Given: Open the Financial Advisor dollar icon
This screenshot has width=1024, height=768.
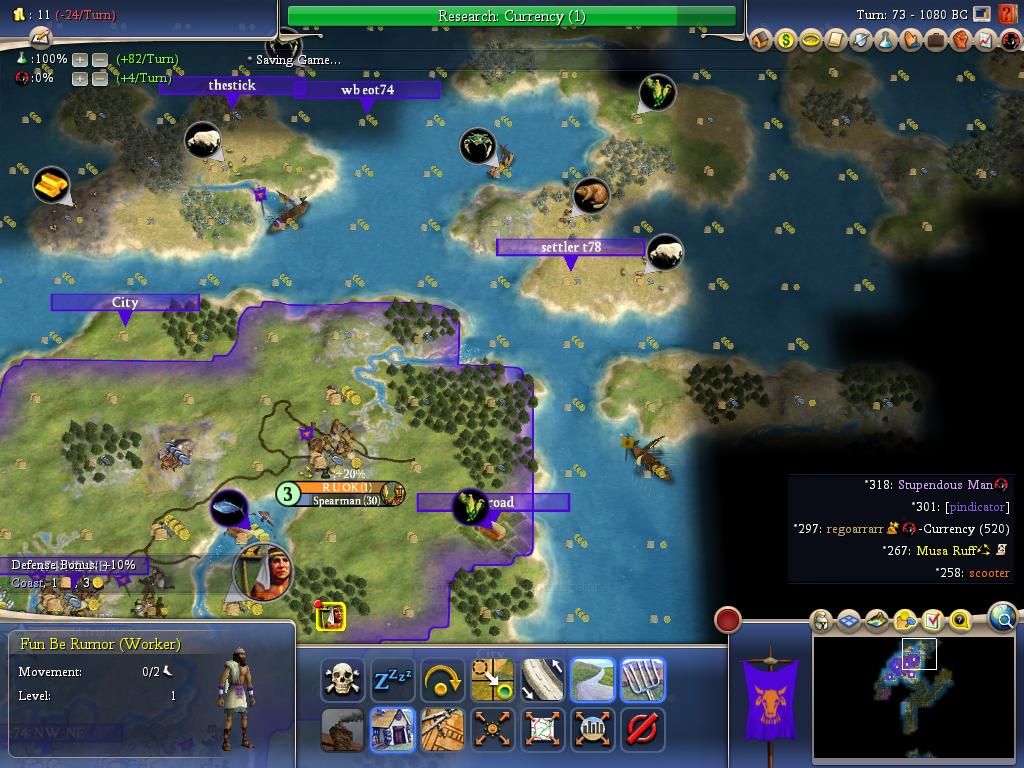Looking at the screenshot, I should click(786, 41).
